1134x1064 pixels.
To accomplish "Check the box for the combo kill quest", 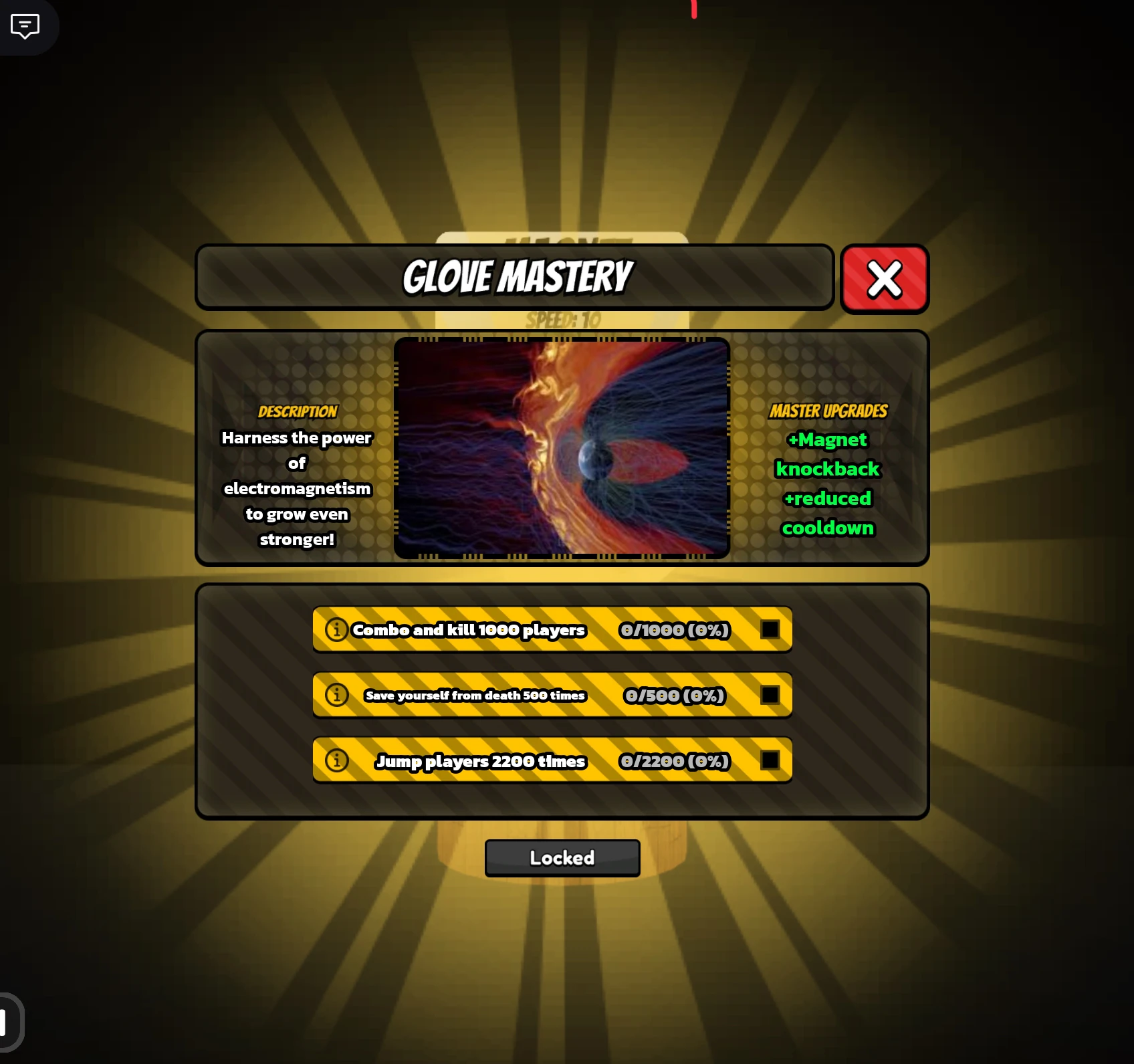I will pos(770,629).
